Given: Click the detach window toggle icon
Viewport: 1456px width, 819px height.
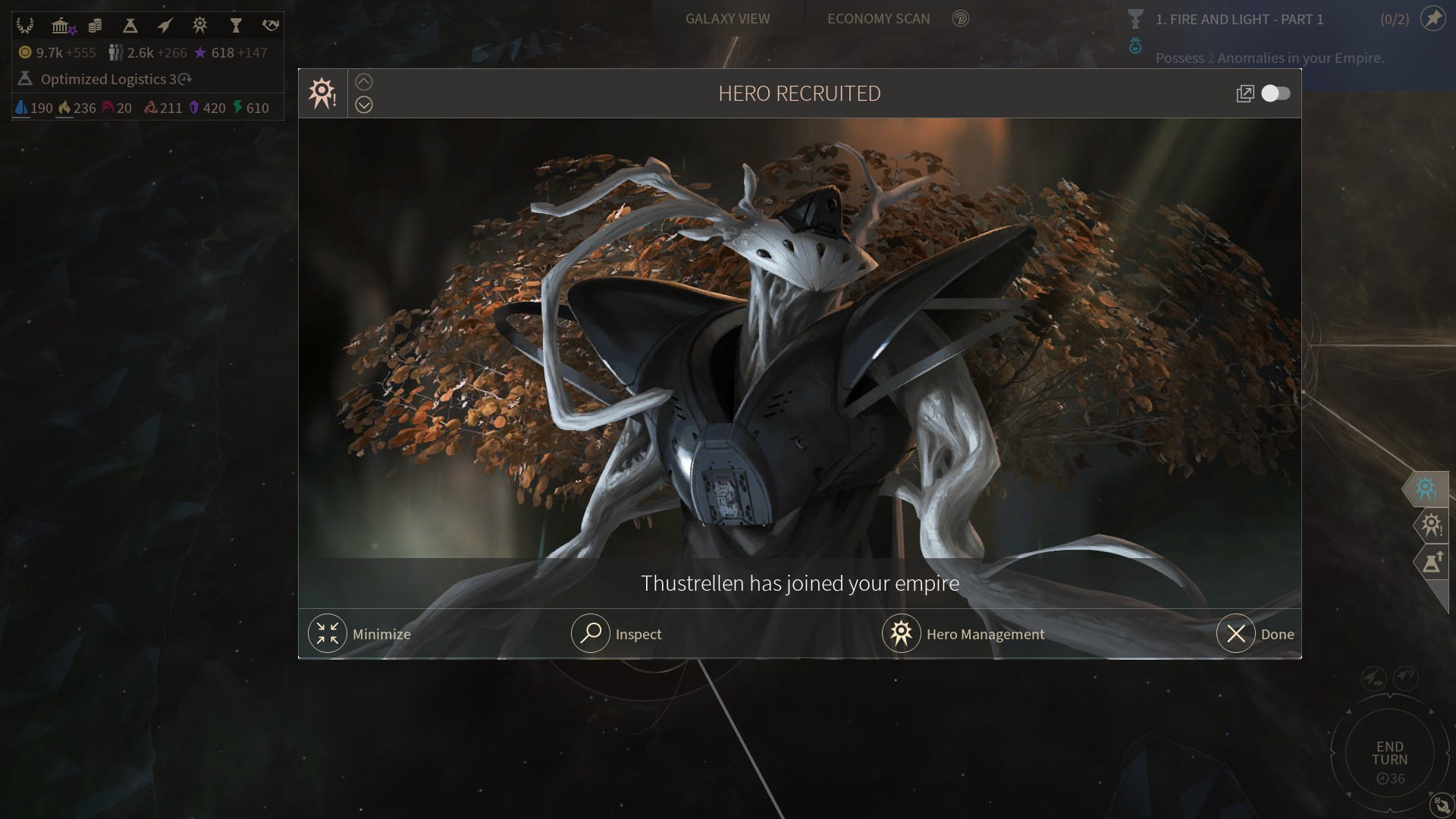Looking at the screenshot, I should pos(1246,93).
